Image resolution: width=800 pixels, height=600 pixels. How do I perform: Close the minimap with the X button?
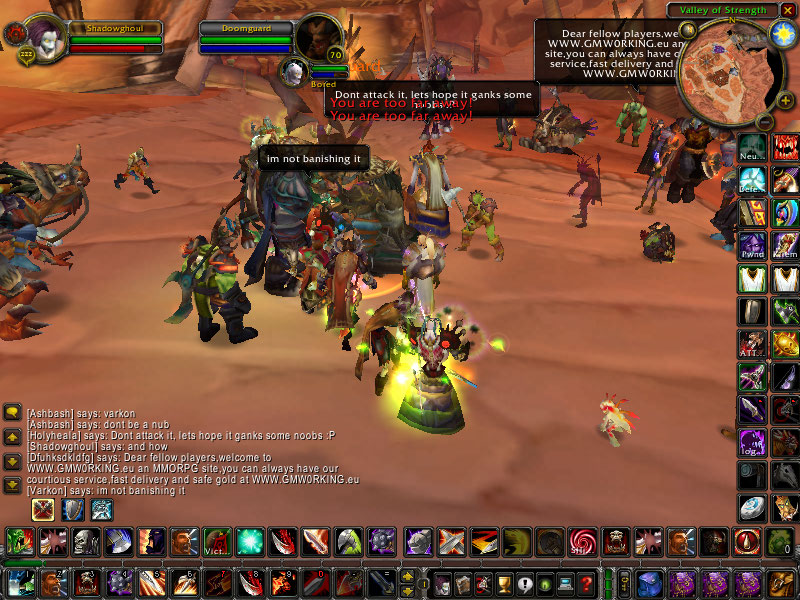[788, 10]
